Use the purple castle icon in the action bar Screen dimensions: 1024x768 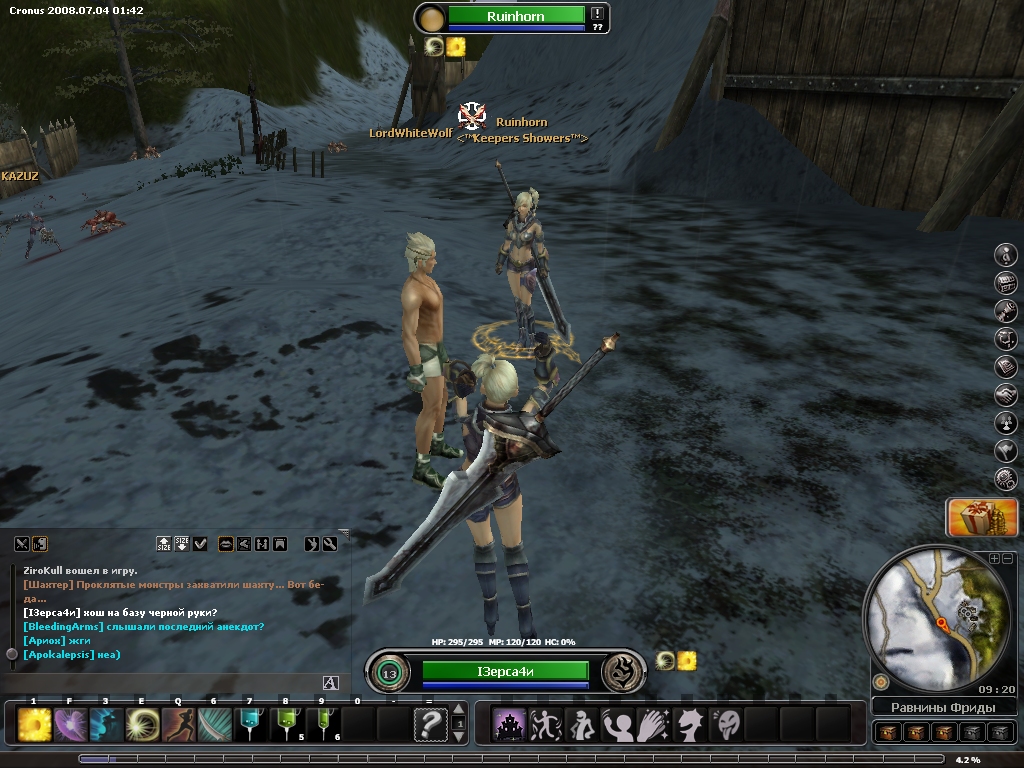(511, 724)
